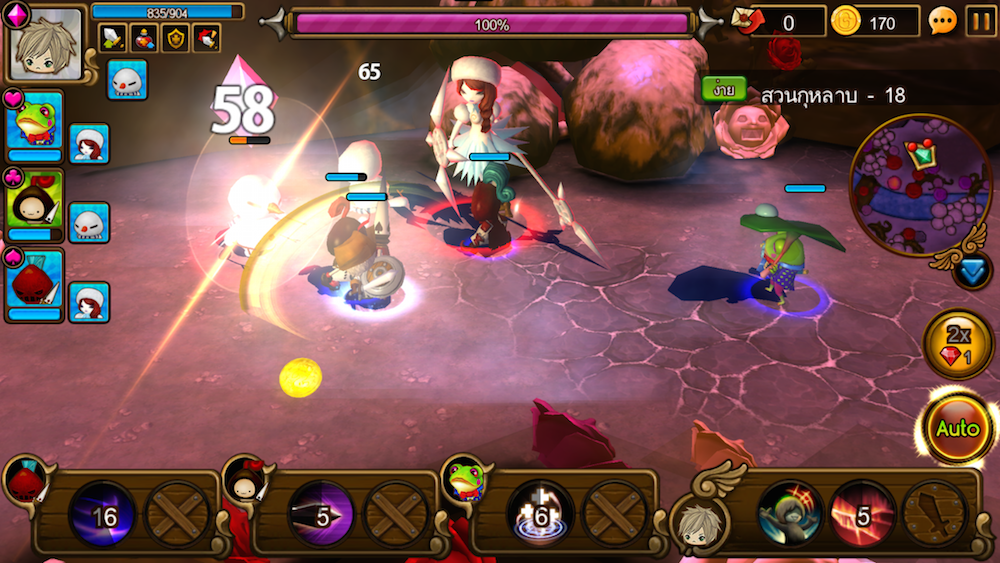Choose the brown-hooded party member portrait
The image size is (1000, 563).
point(35,203)
